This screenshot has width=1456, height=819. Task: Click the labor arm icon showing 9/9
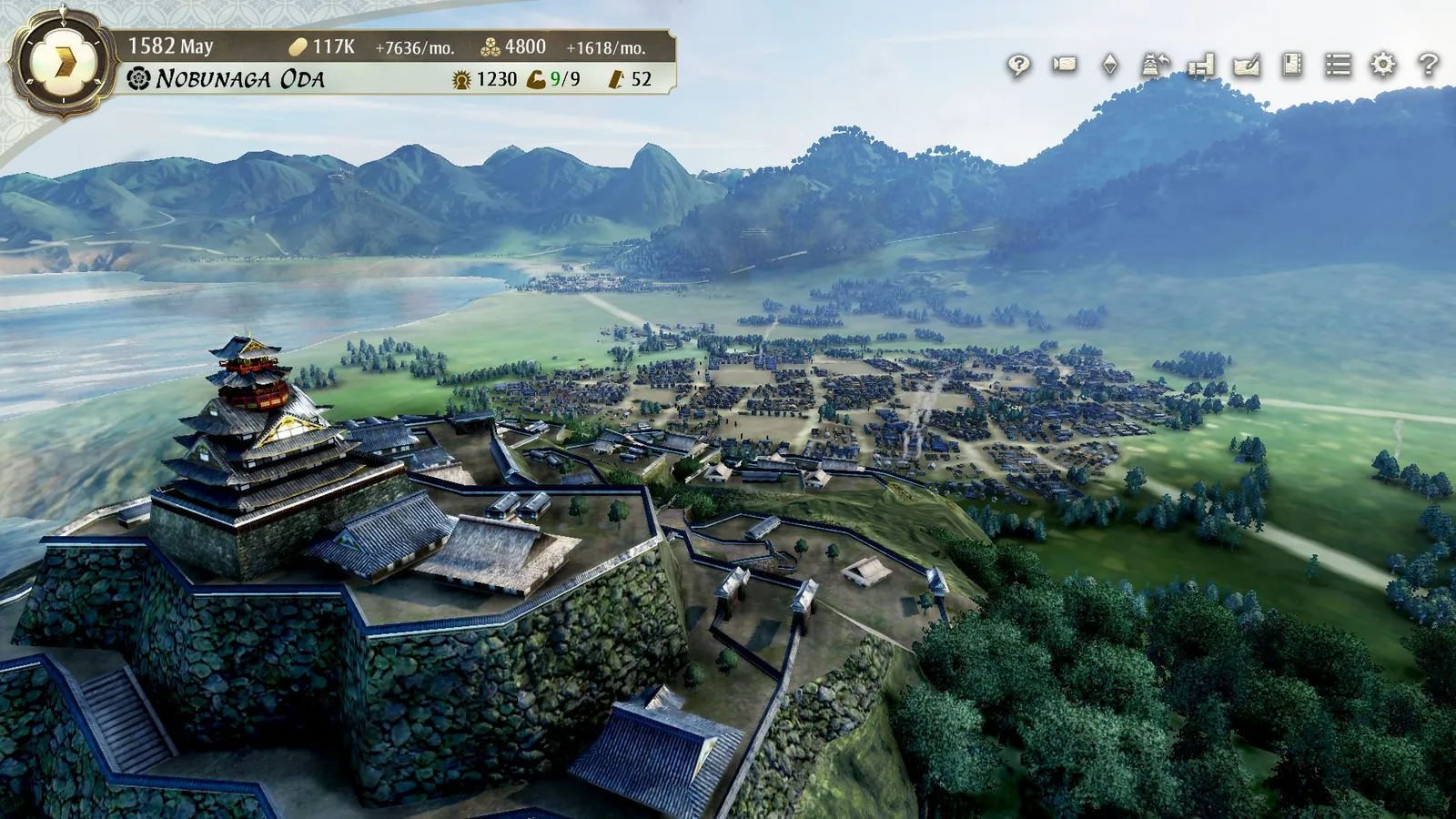[537, 78]
